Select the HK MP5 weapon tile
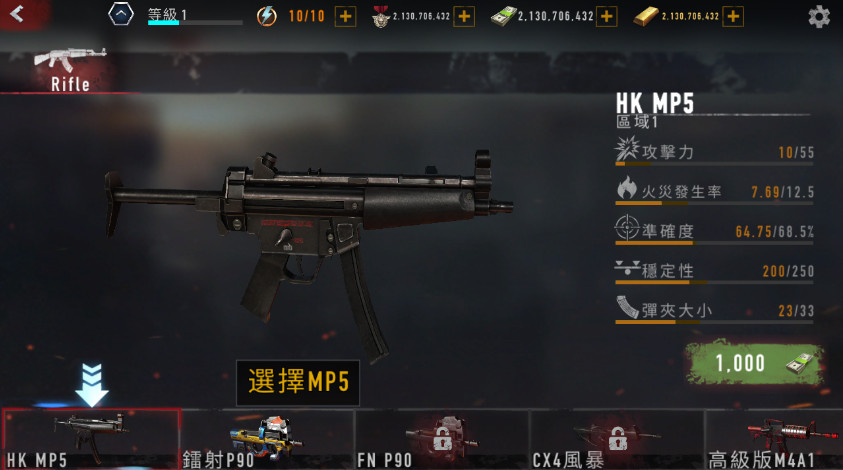This screenshot has height=470, width=843. (90, 439)
